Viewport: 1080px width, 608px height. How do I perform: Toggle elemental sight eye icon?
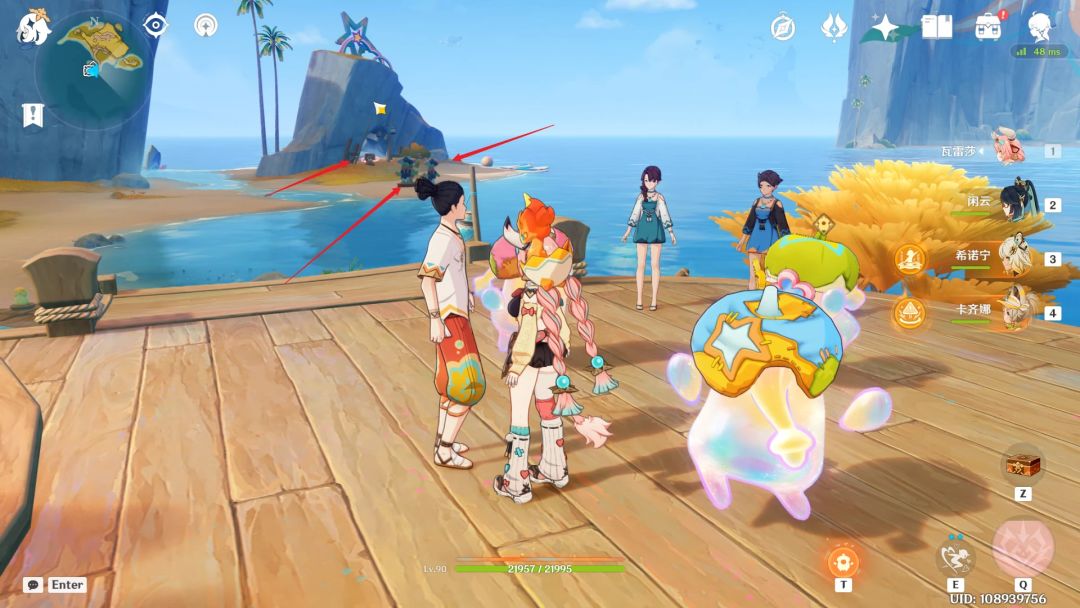pyautogui.click(x=156, y=25)
